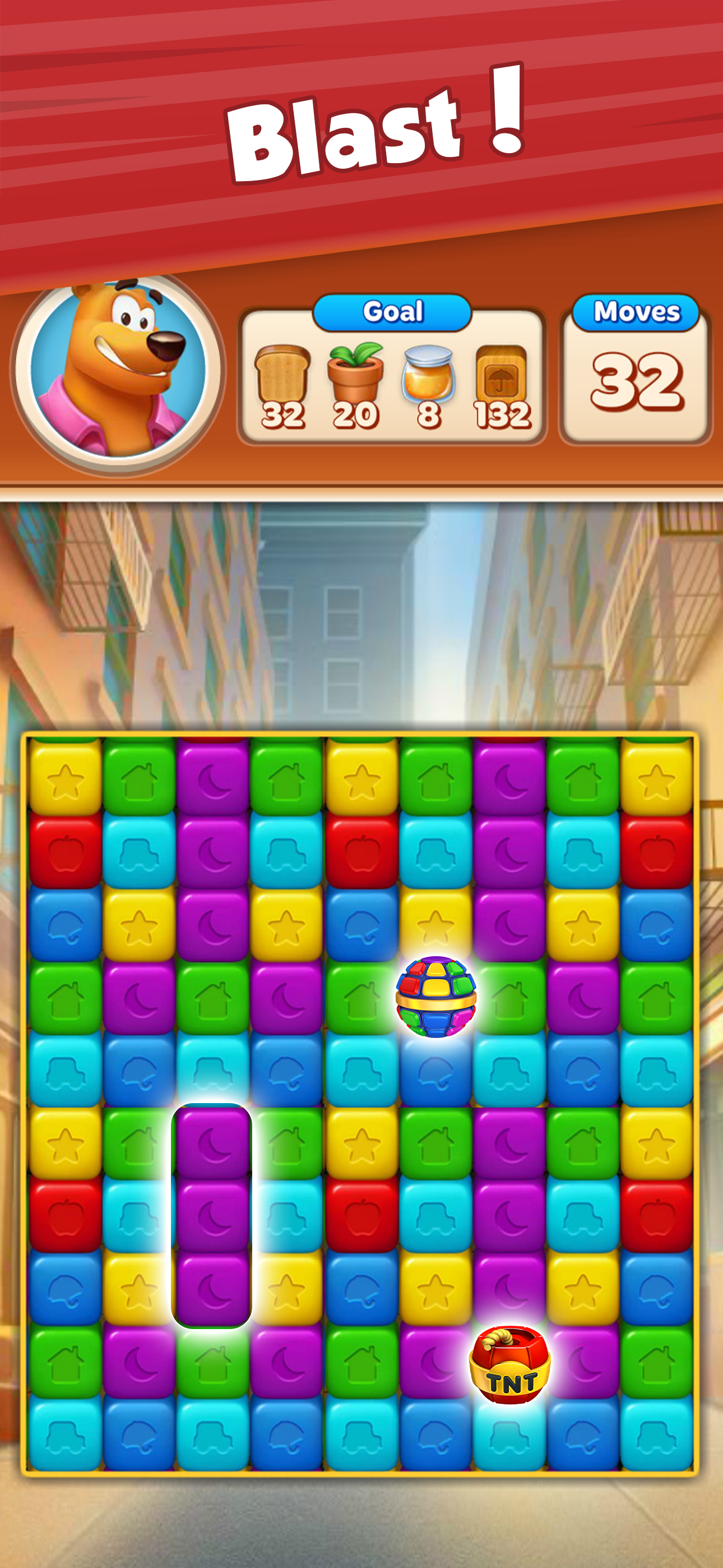Activate the rainbow disco ball booster

[x=435, y=998]
